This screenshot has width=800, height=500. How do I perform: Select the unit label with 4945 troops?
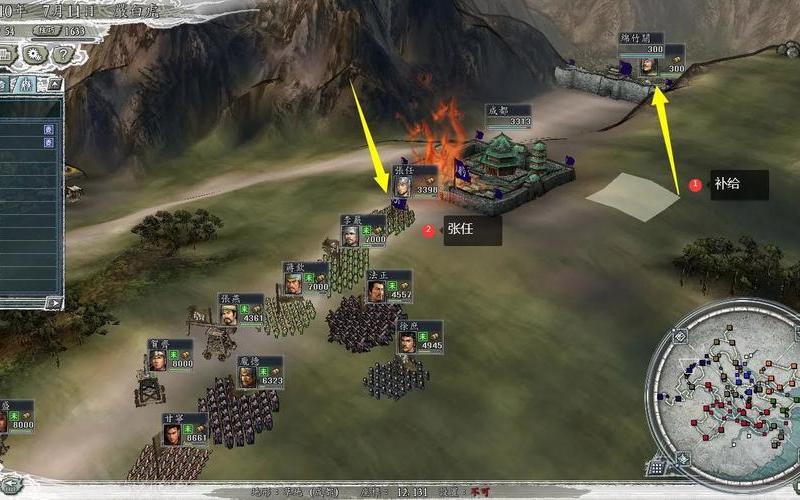coord(418,337)
